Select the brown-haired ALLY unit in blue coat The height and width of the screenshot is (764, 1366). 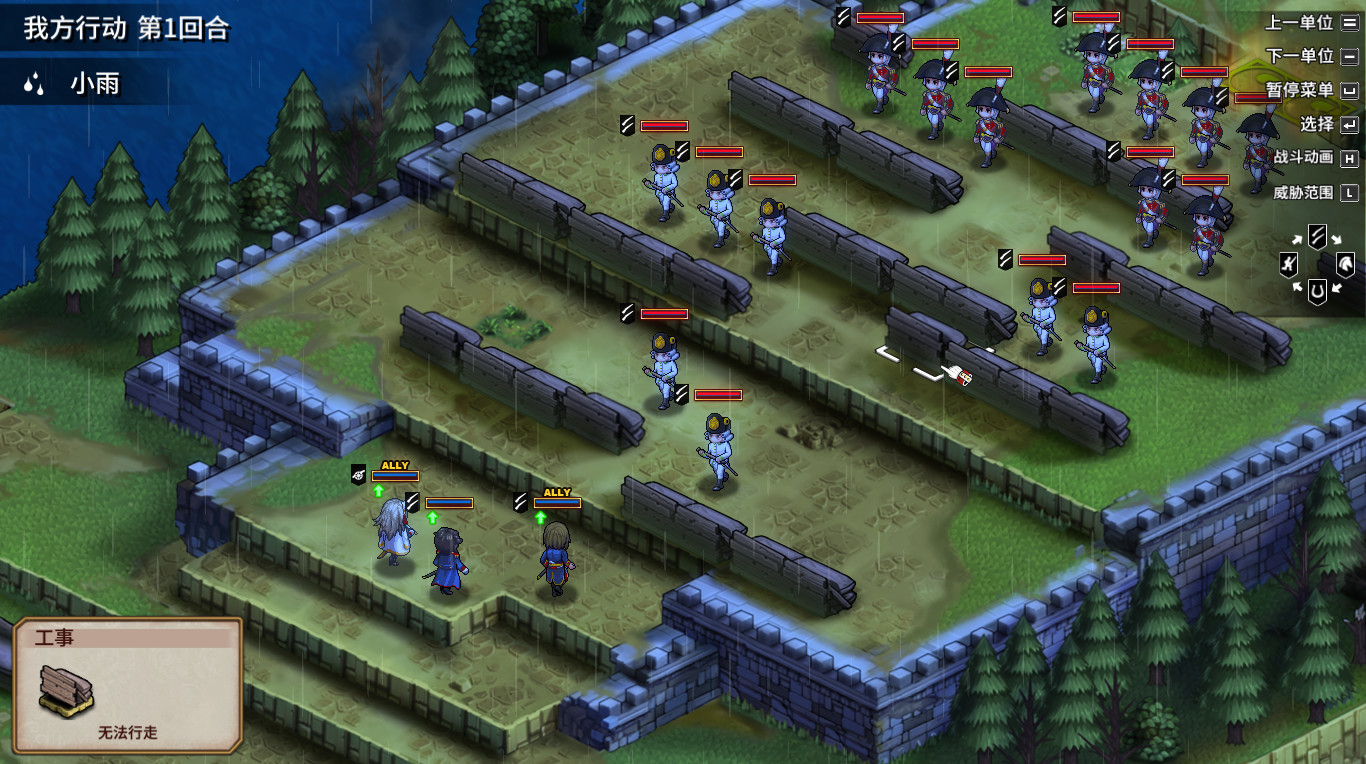[x=555, y=560]
